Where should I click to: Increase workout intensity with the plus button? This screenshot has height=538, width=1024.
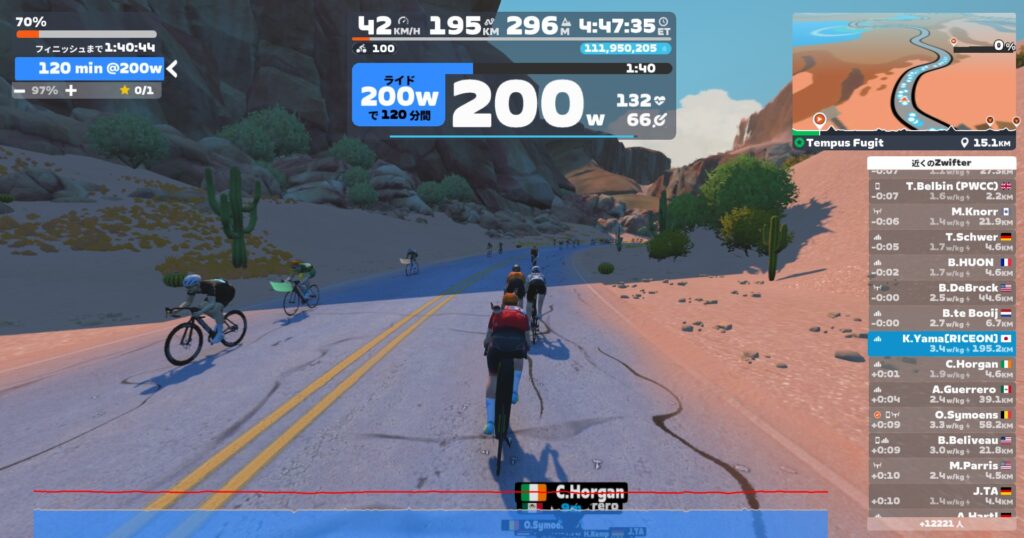pos(71,90)
